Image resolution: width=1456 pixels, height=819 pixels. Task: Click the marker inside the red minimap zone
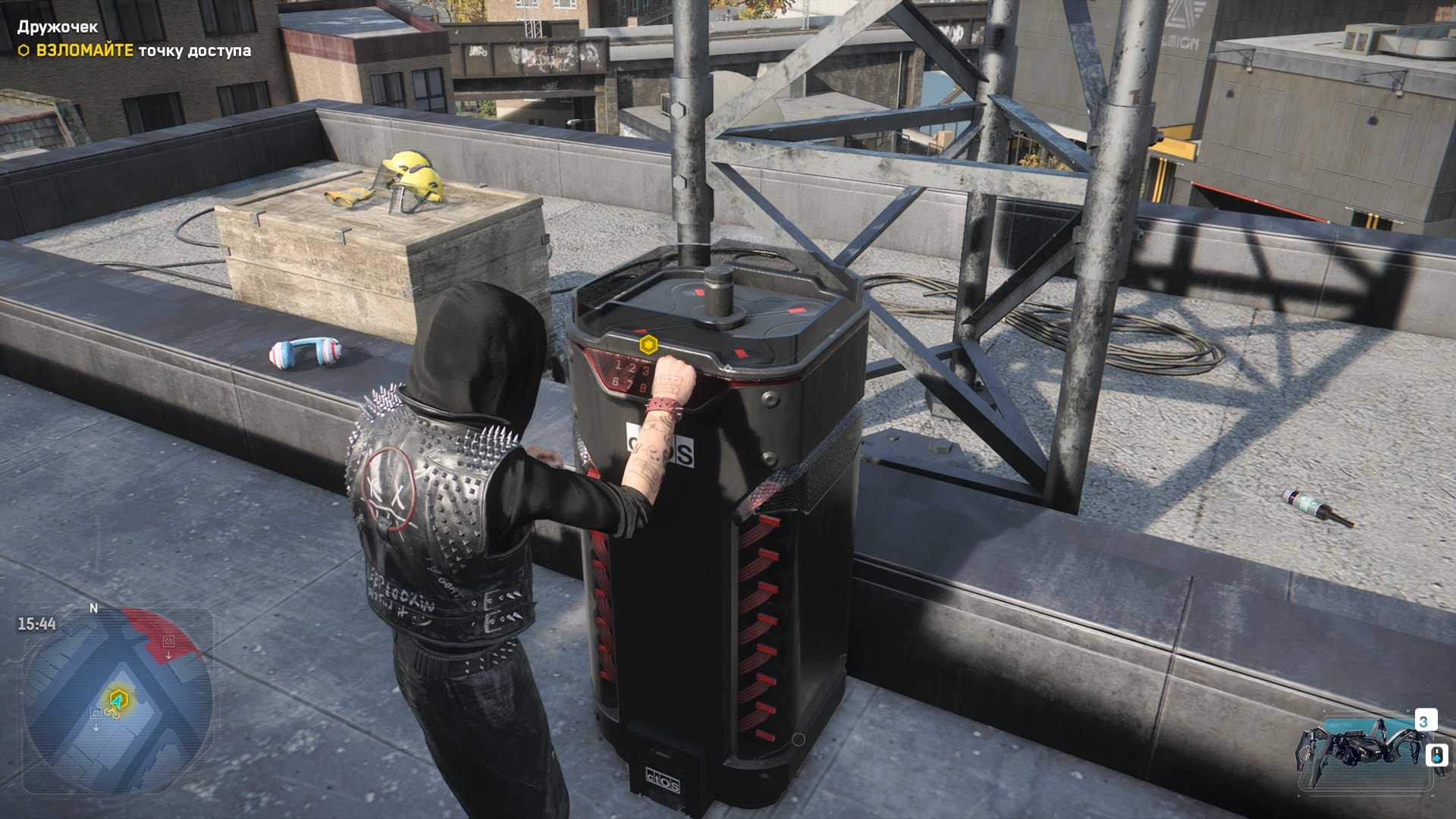pos(168,642)
